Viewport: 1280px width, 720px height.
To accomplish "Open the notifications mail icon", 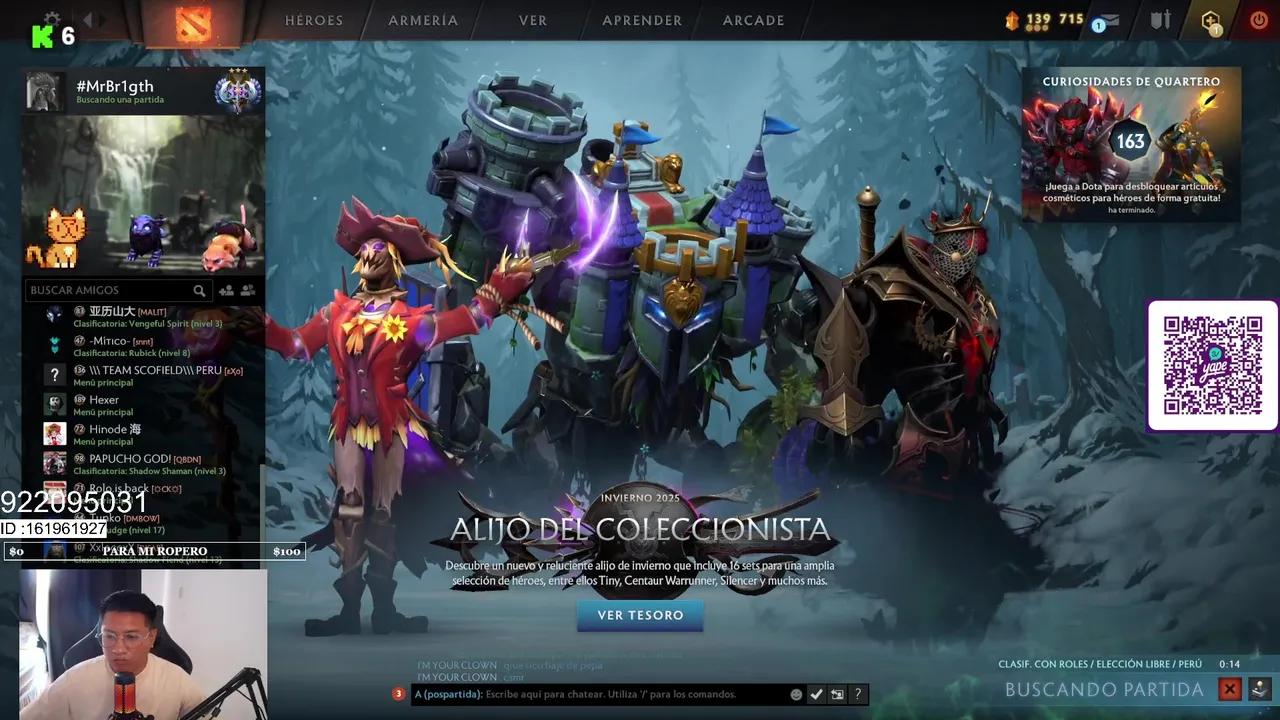I will click(x=1105, y=20).
